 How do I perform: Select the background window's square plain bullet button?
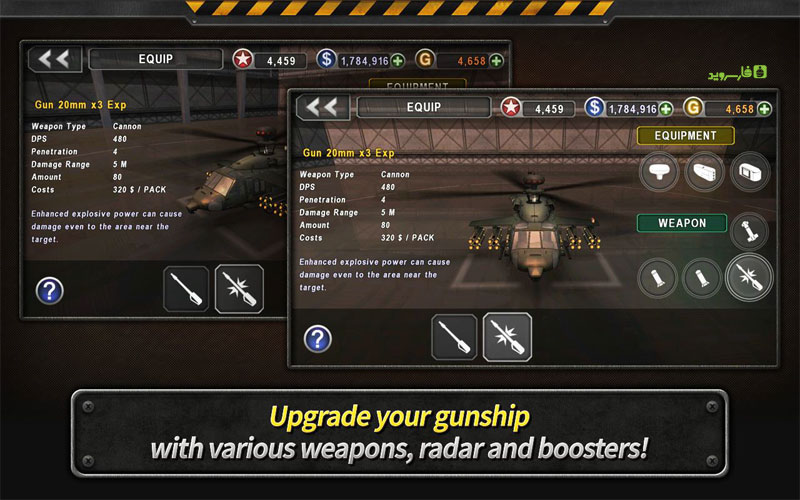pos(186,289)
